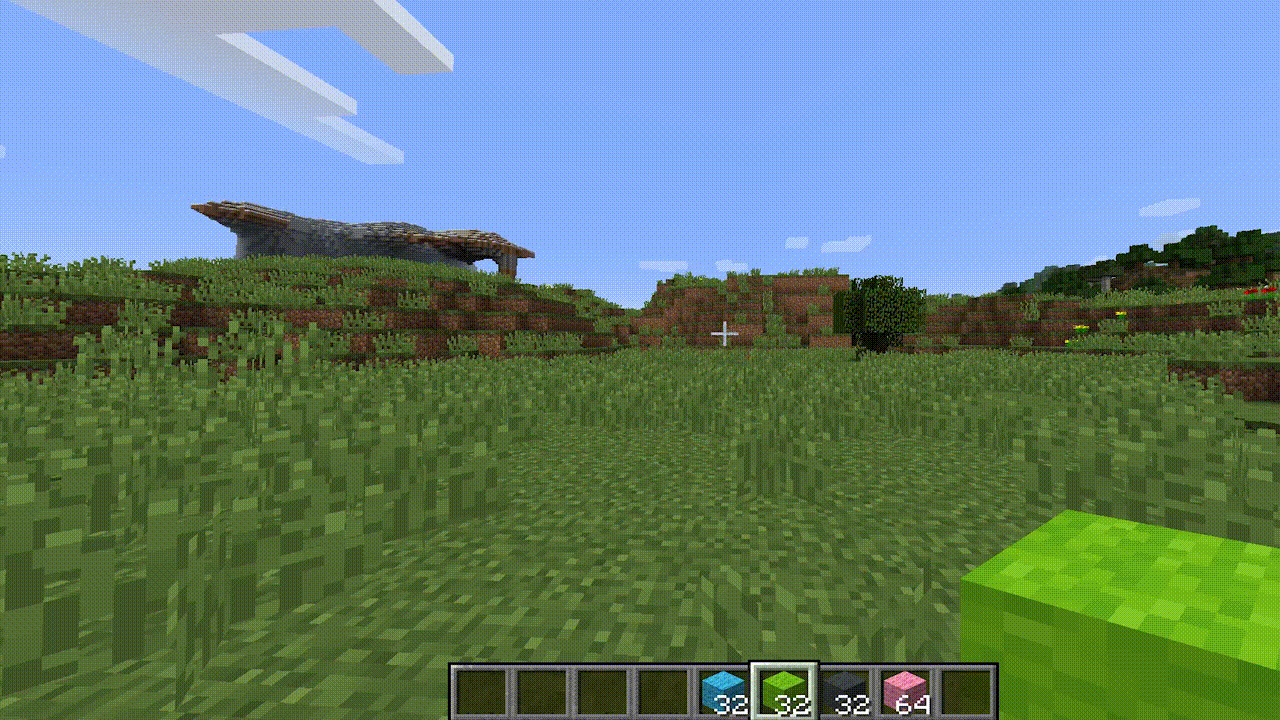The image size is (1280, 720).
Task: Click the red flower on the right hillside
Action: [x=1250, y=291]
